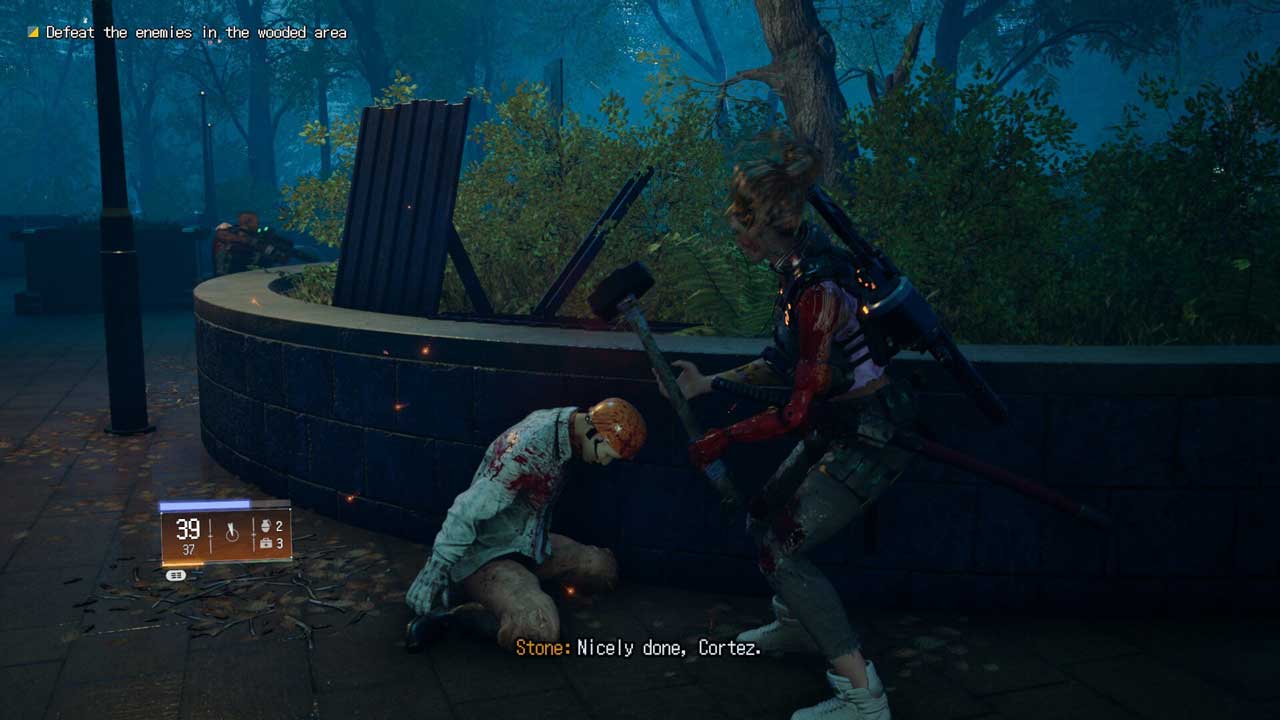Image resolution: width=1280 pixels, height=720 pixels.
Task: Activate the skill icon in weapon panel
Action: click(x=232, y=533)
